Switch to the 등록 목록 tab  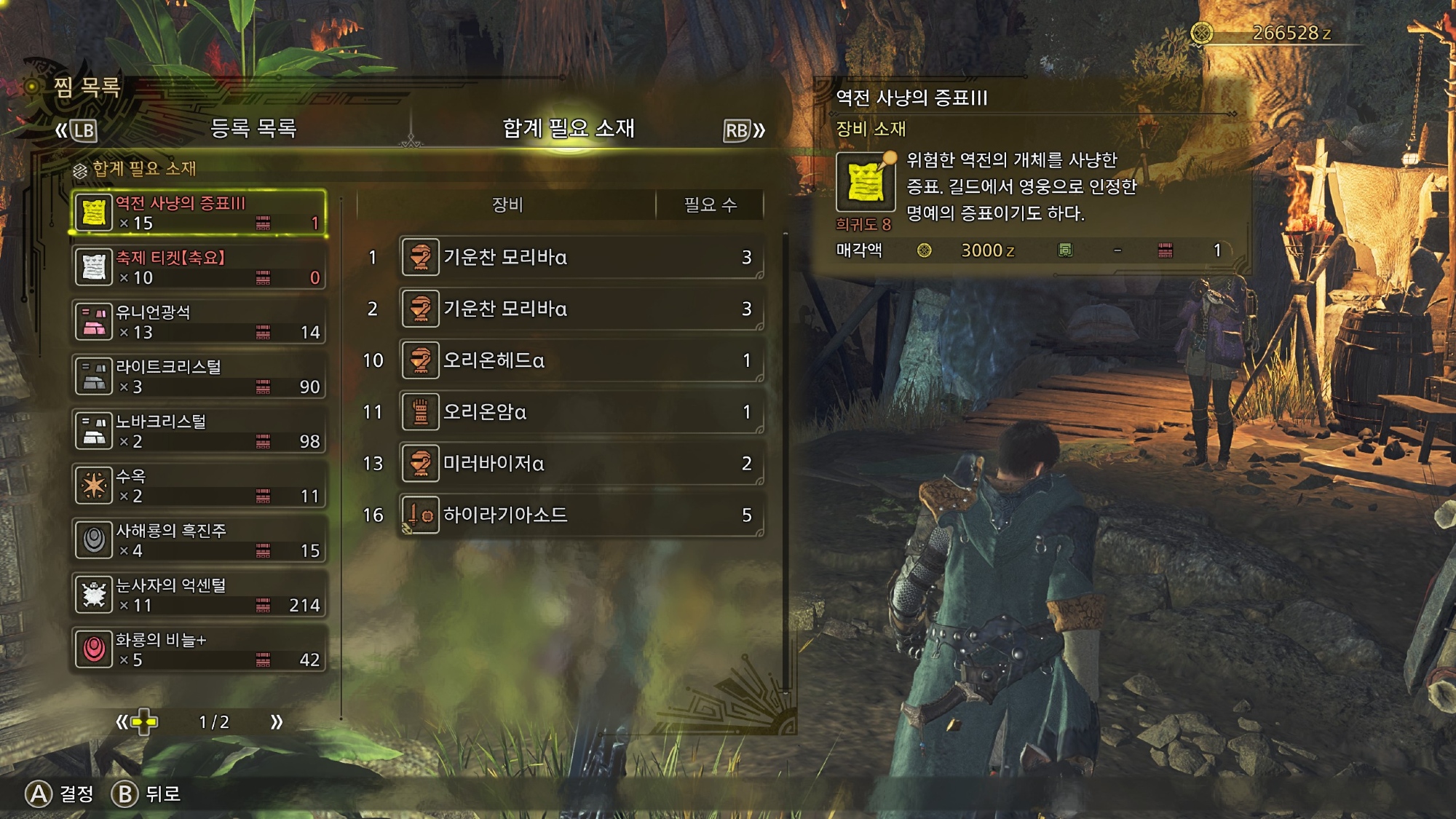pos(253,129)
